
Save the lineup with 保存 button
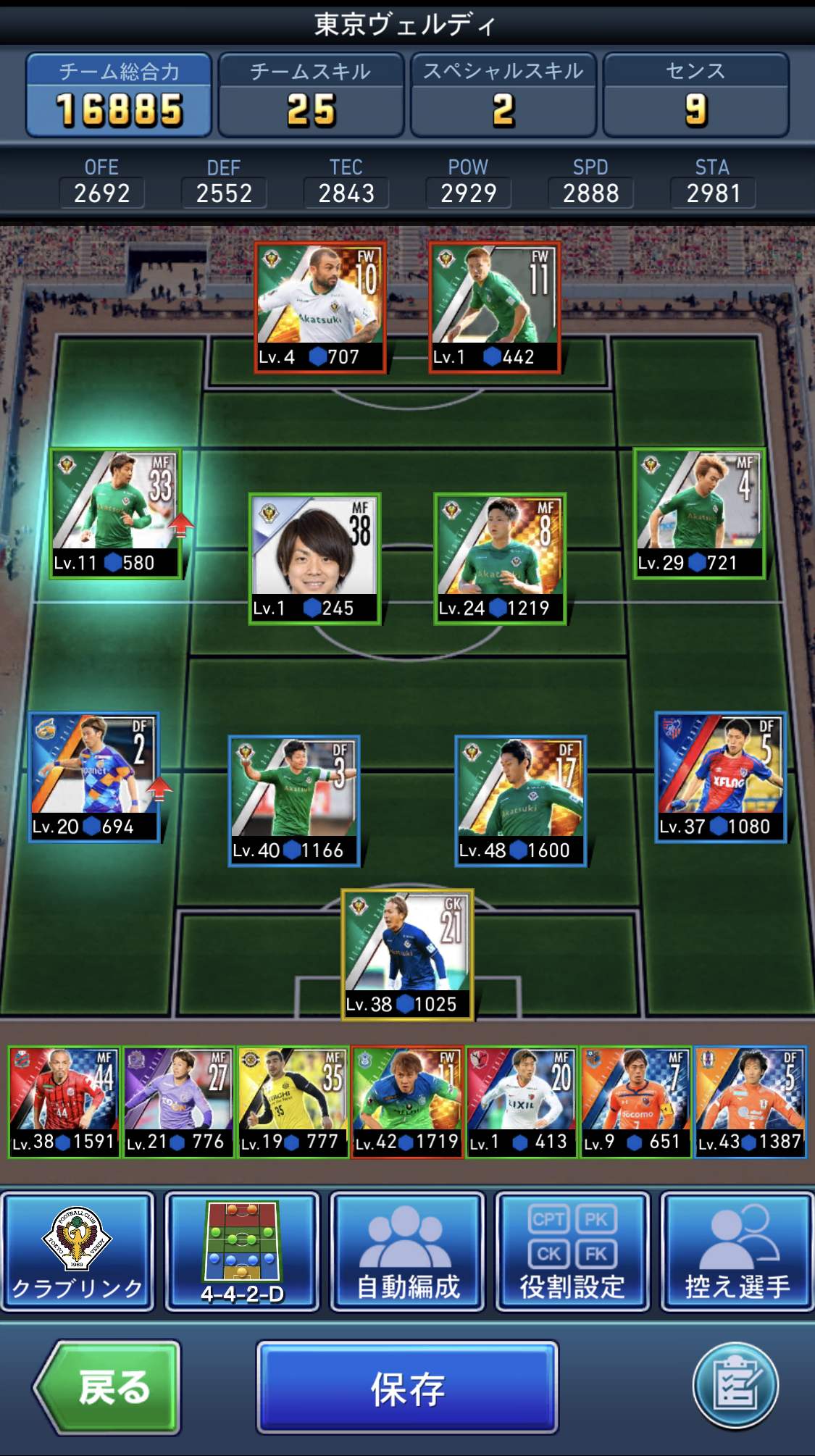[407, 1387]
